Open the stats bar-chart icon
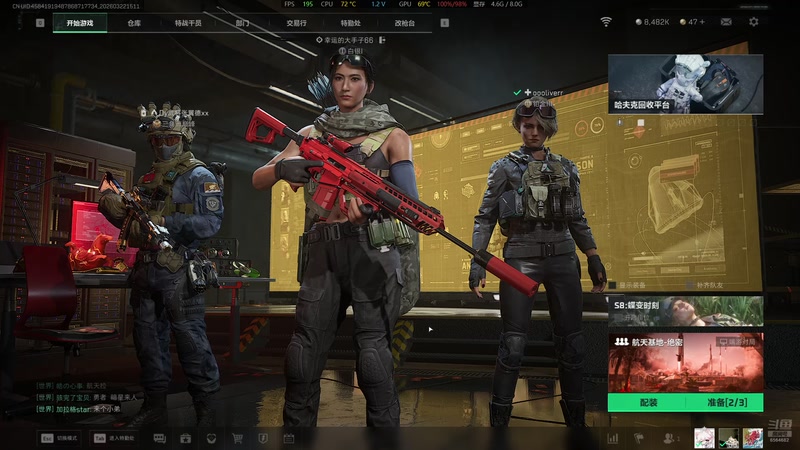The height and width of the screenshot is (450, 800). pos(612,438)
